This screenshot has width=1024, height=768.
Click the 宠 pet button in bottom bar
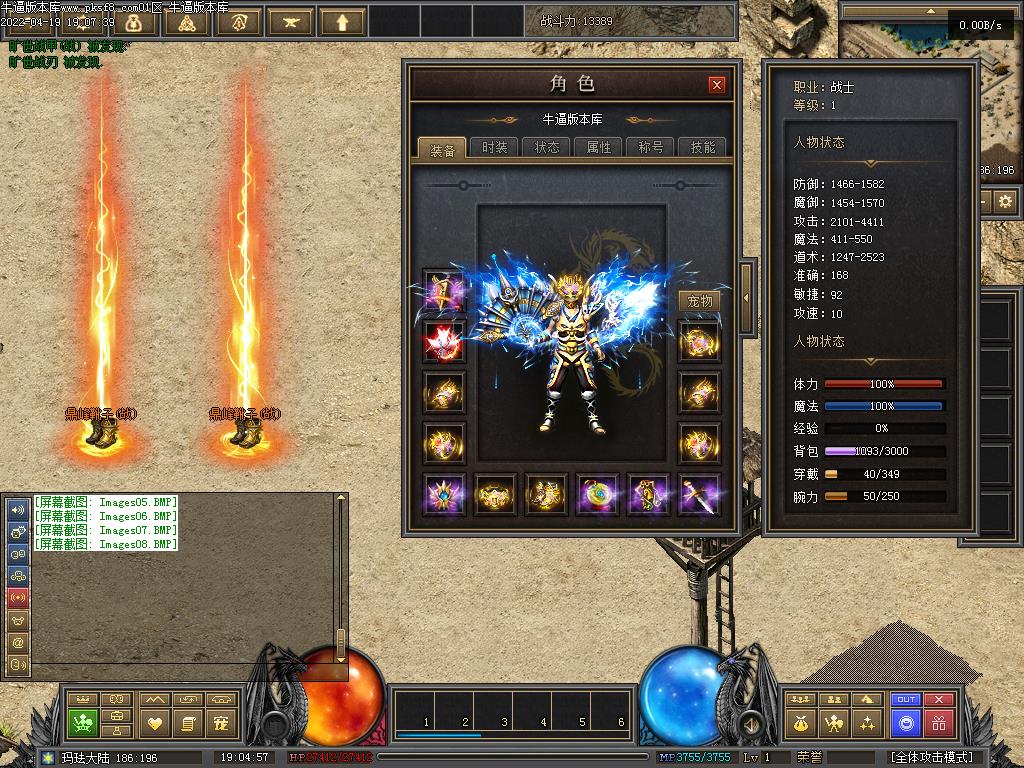(222, 722)
